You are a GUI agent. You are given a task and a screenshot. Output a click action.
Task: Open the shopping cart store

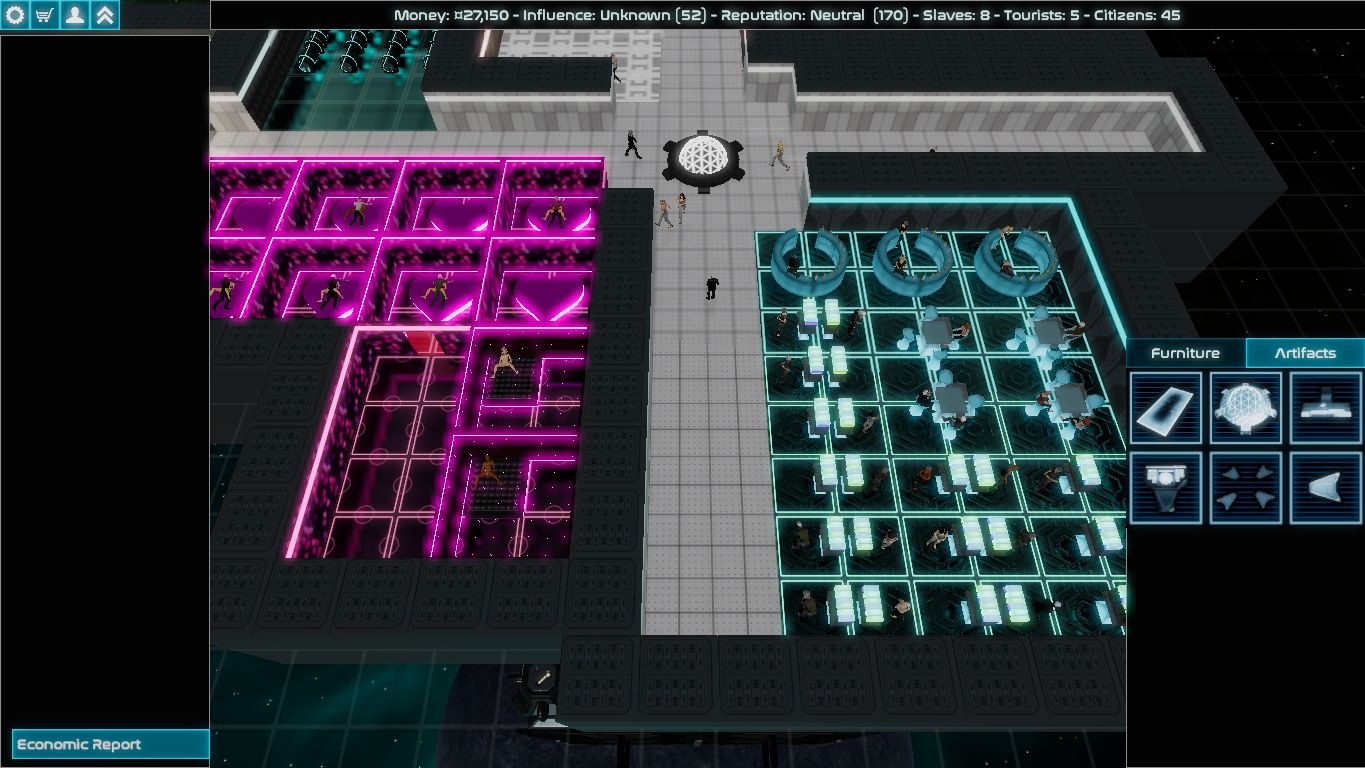point(45,15)
